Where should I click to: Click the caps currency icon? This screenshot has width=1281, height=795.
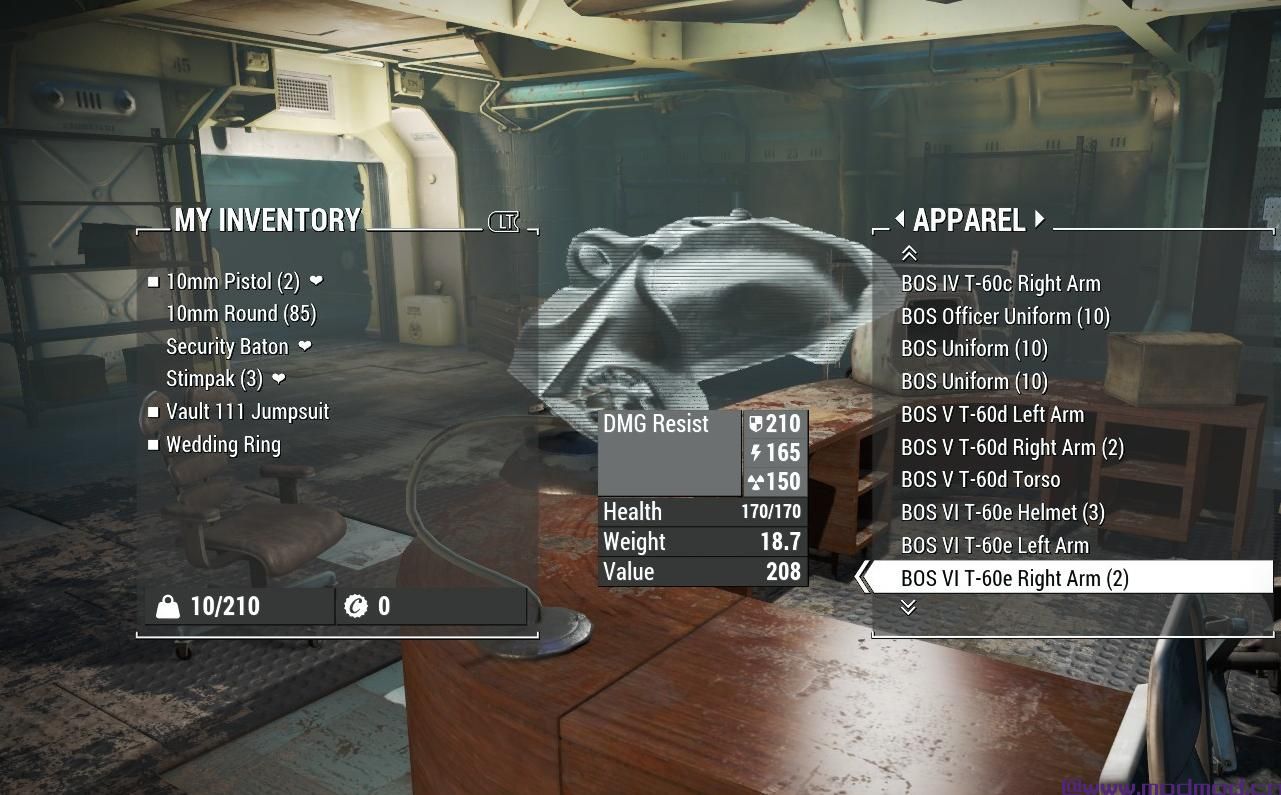(356, 605)
